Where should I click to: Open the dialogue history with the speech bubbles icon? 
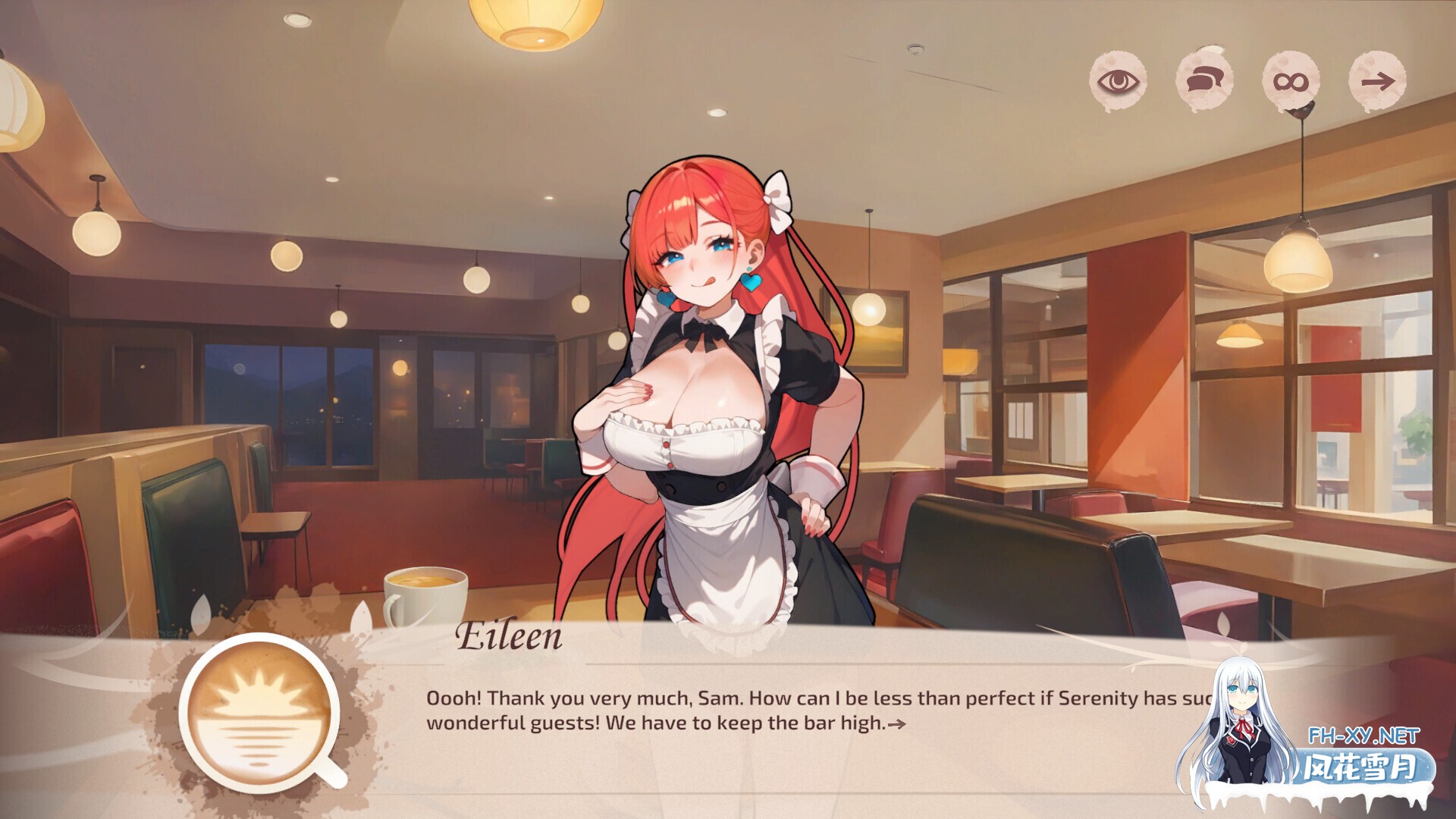pos(1204,78)
